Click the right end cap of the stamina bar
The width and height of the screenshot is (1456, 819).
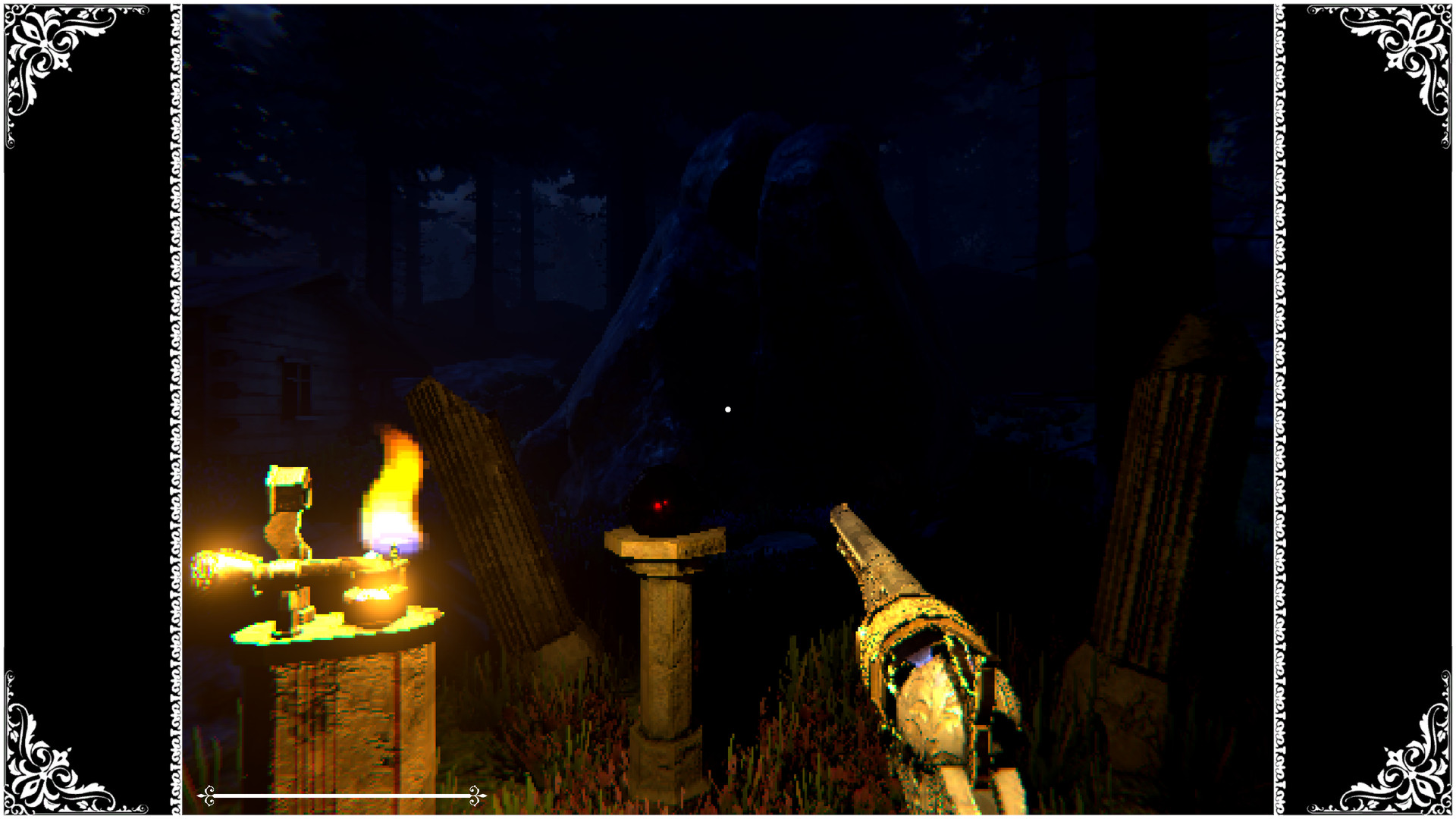pyautogui.click(x=476, y=796)
